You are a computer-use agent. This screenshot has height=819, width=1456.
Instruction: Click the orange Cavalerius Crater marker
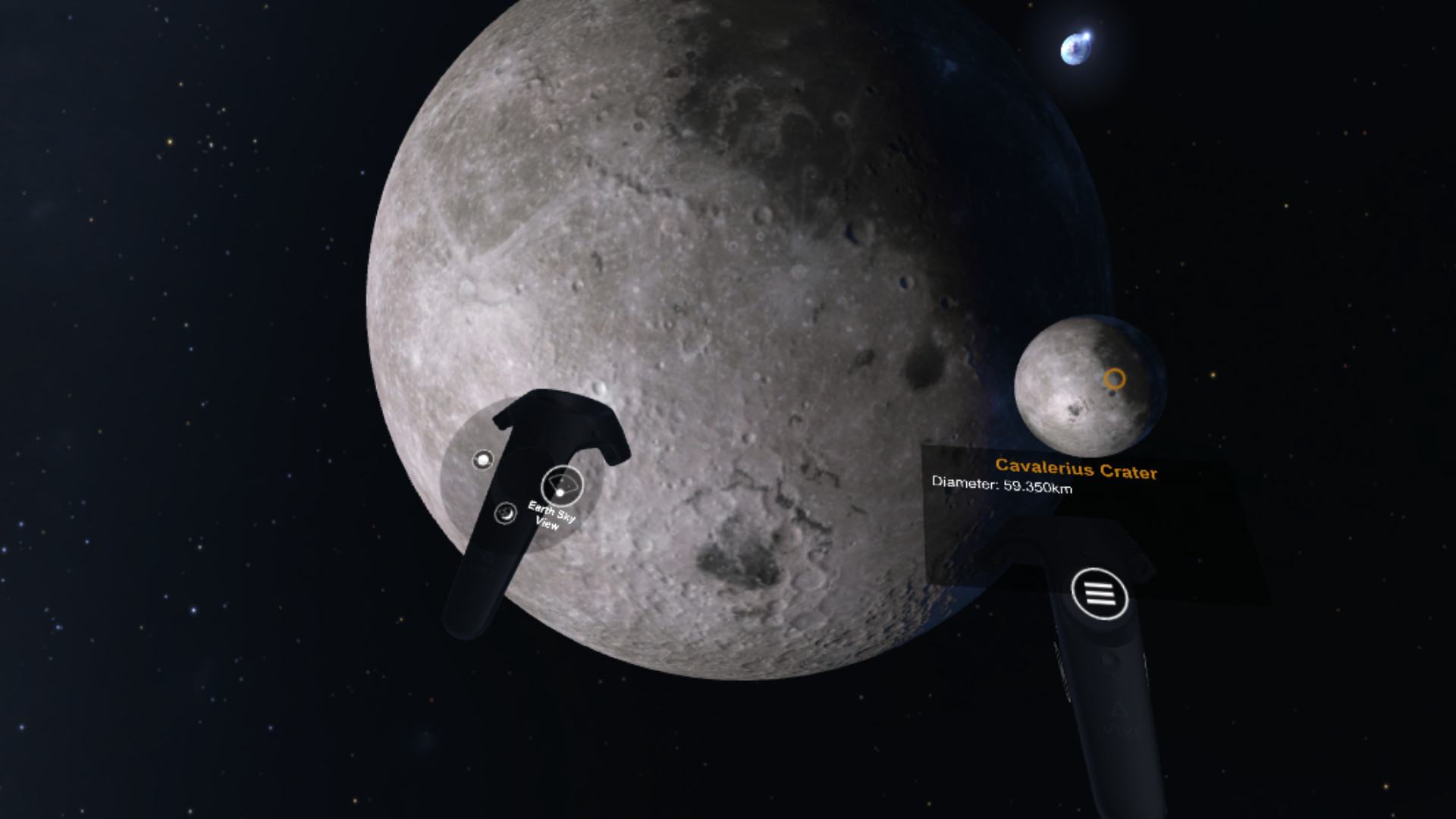(1114, 378)
